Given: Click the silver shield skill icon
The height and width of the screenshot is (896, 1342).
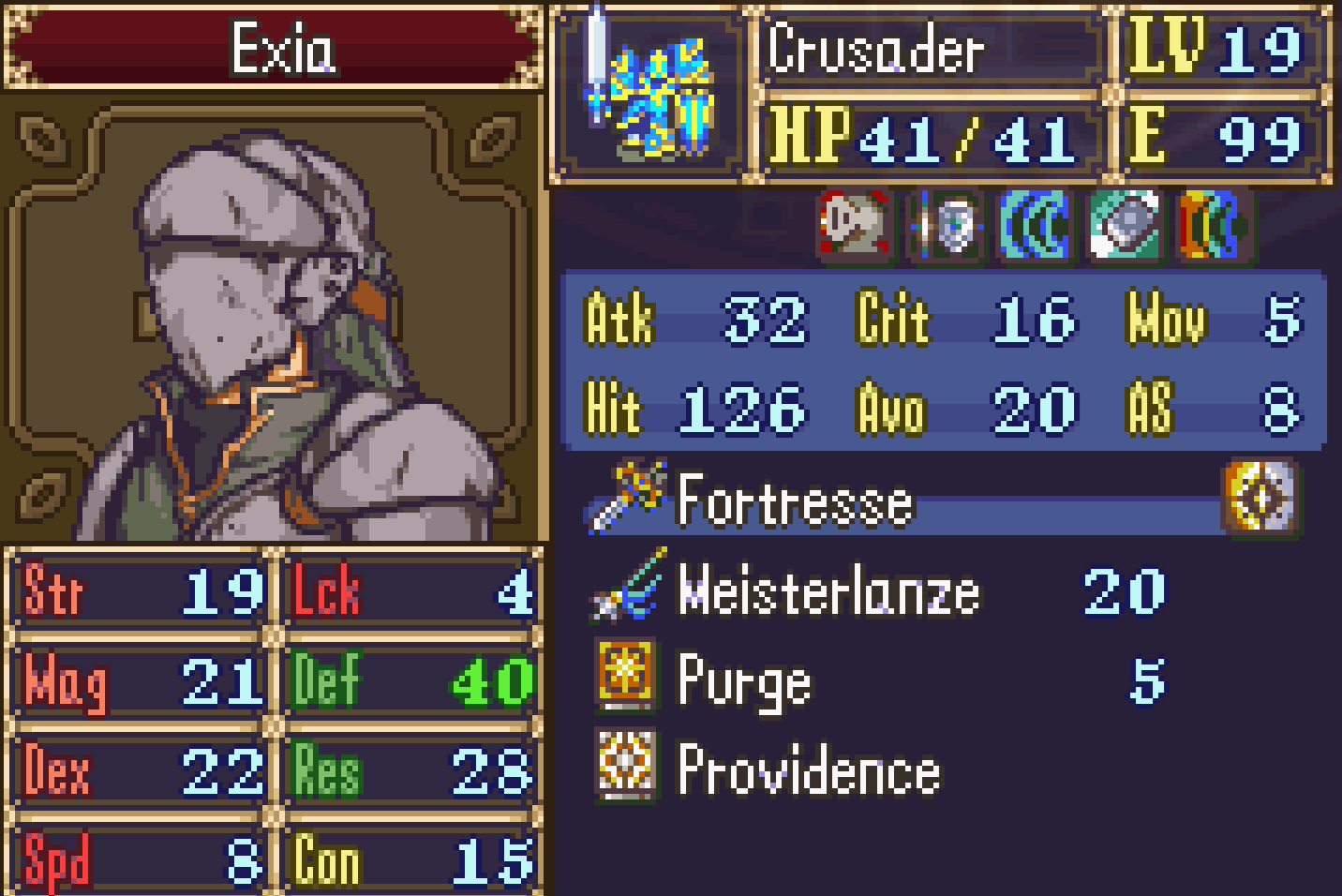Looking at the screenshot, I should pos(945,225).
